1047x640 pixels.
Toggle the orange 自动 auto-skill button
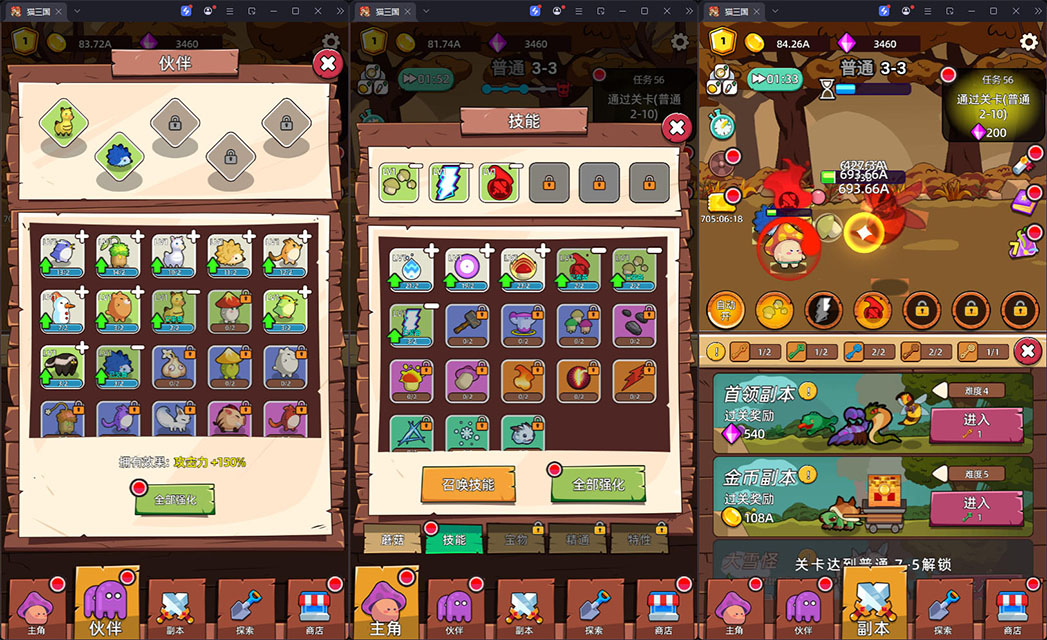coord(725,308)
